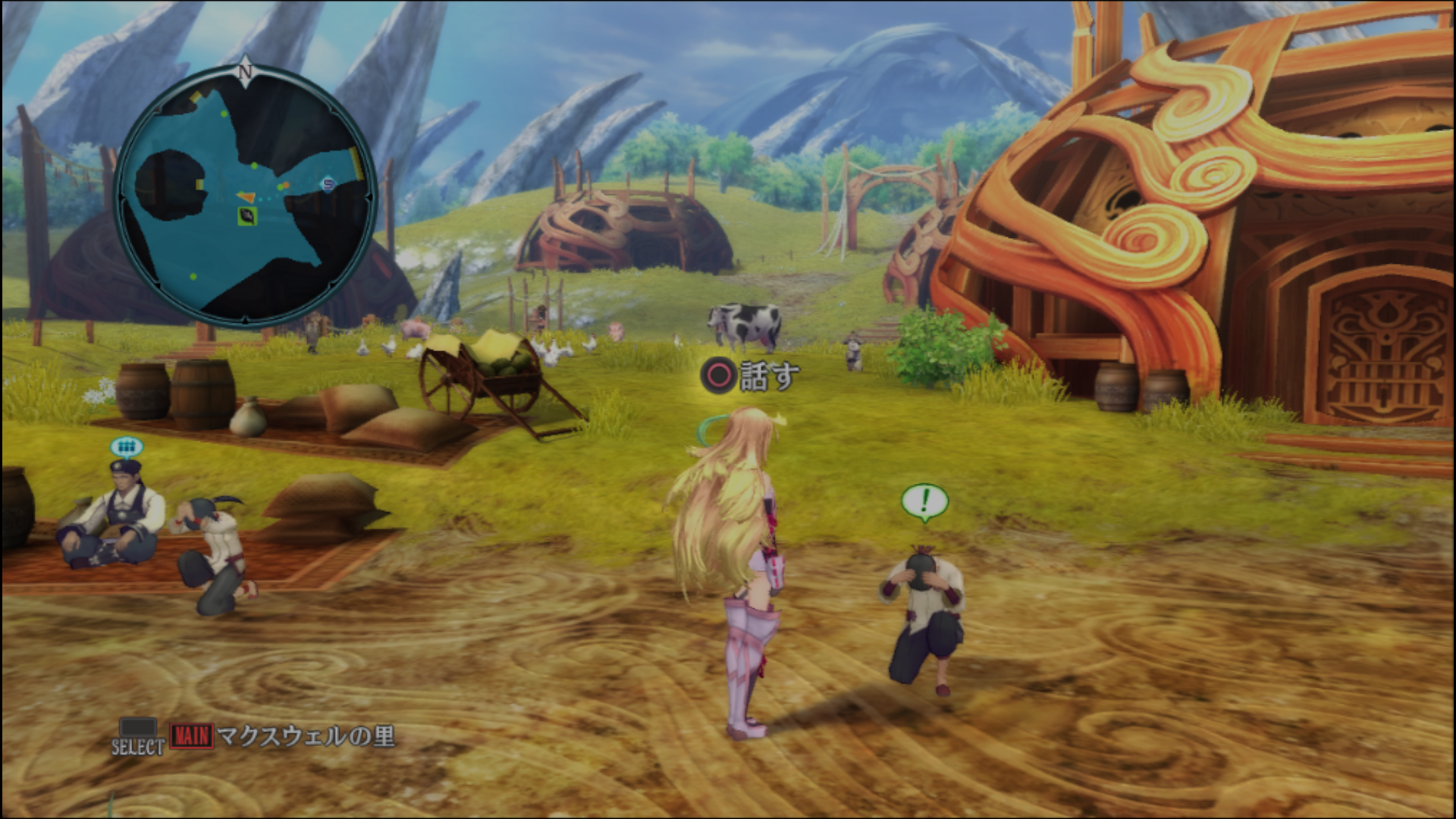Click the blue chat bubble above the seated villager
The height and width of the screenshot is (819, 1456).
coord(126,447)
